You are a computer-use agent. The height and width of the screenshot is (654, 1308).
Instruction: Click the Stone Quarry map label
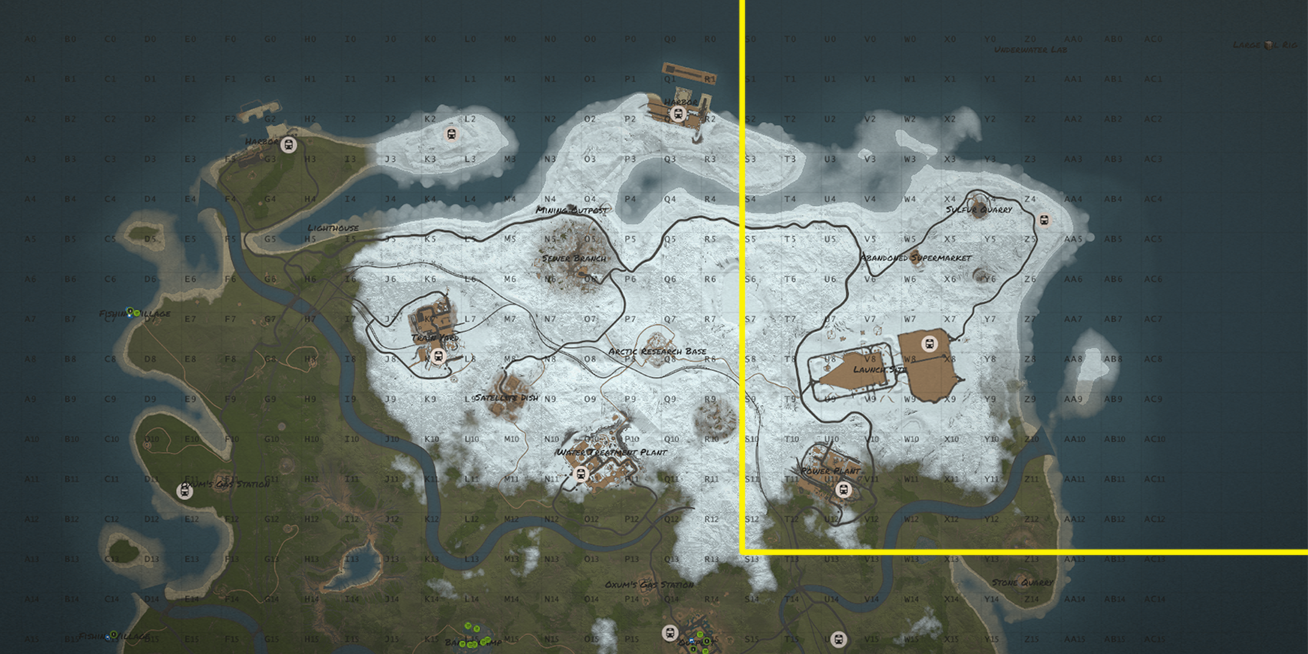tap(1022, 582)
